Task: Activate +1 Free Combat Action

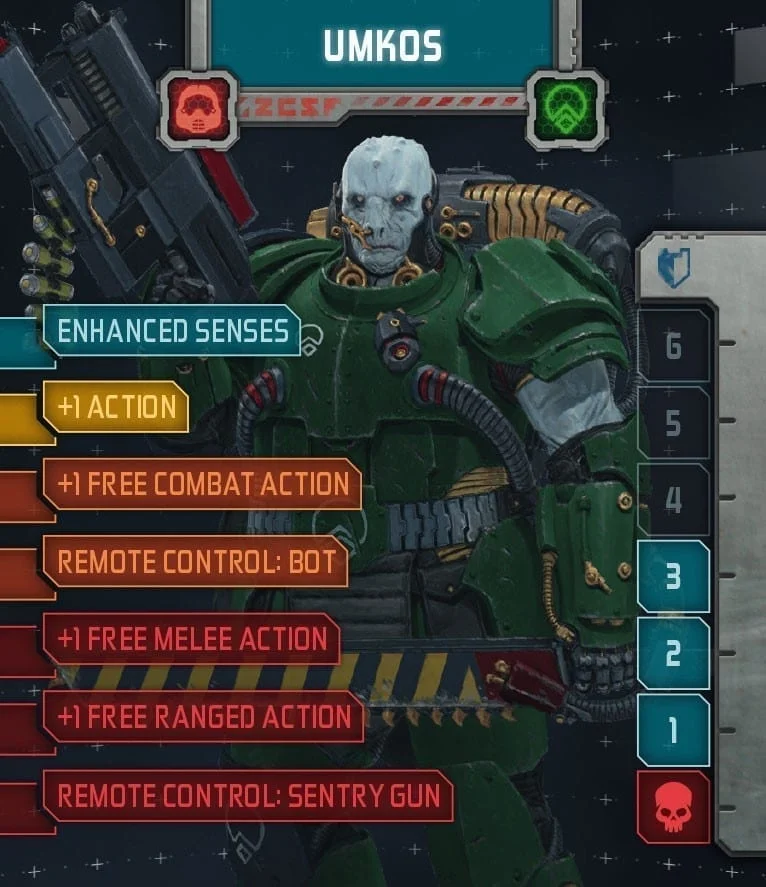Action: click(x=203, y=484)
